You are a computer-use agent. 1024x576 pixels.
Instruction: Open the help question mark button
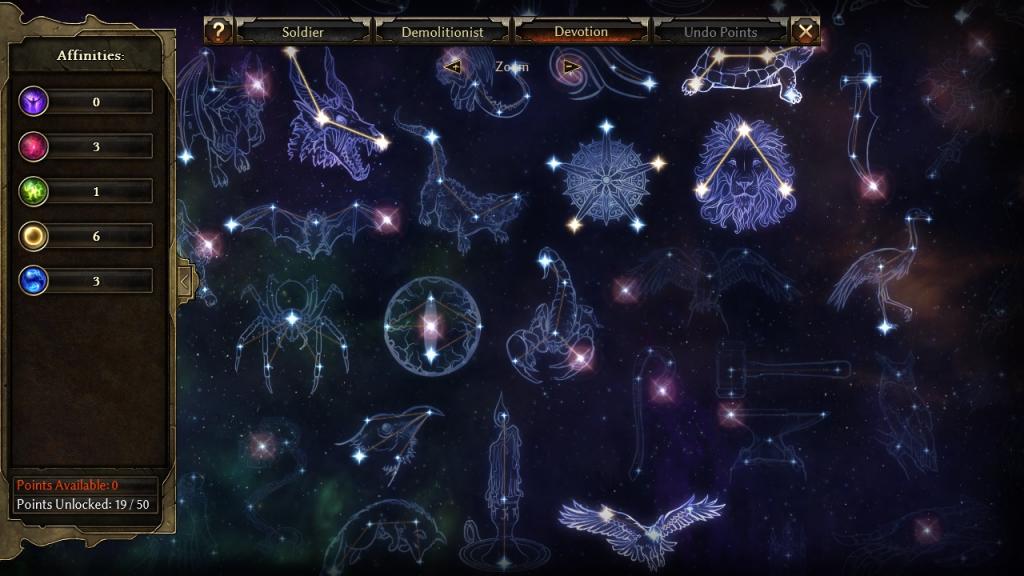tap(218, 31)
